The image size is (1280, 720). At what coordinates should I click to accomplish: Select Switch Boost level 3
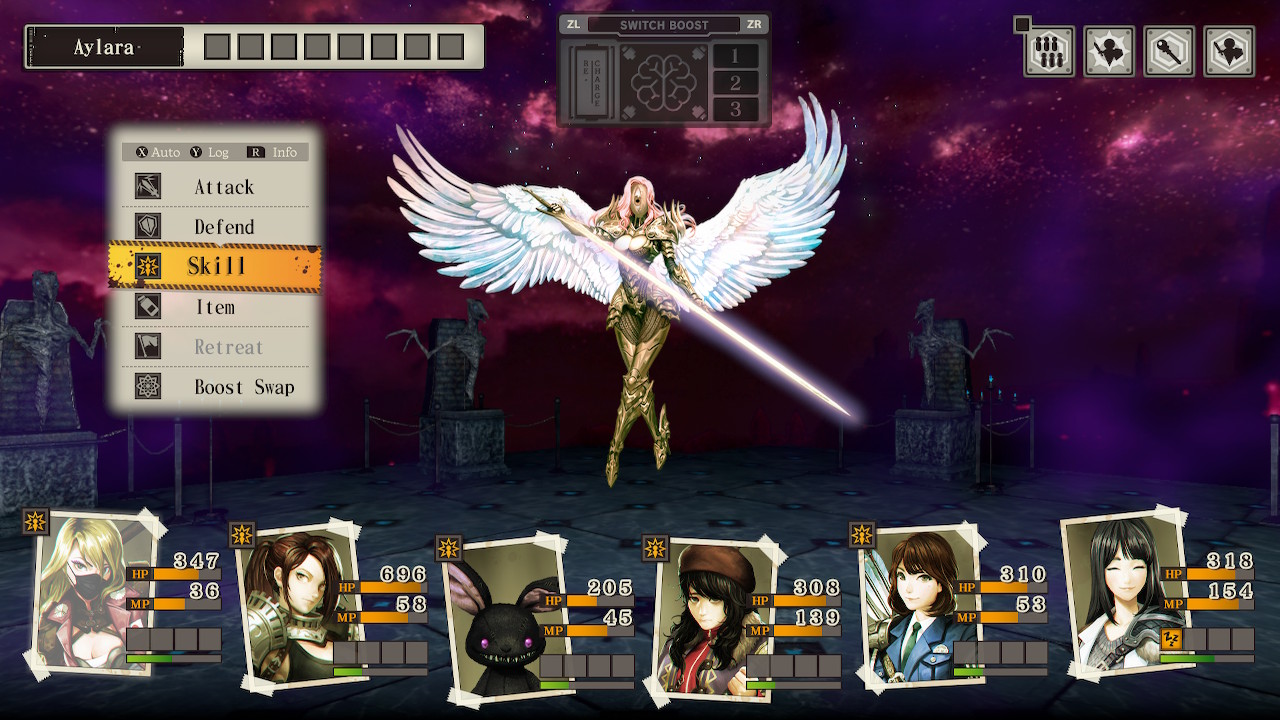pyautogui.click(x=736, y=109)
